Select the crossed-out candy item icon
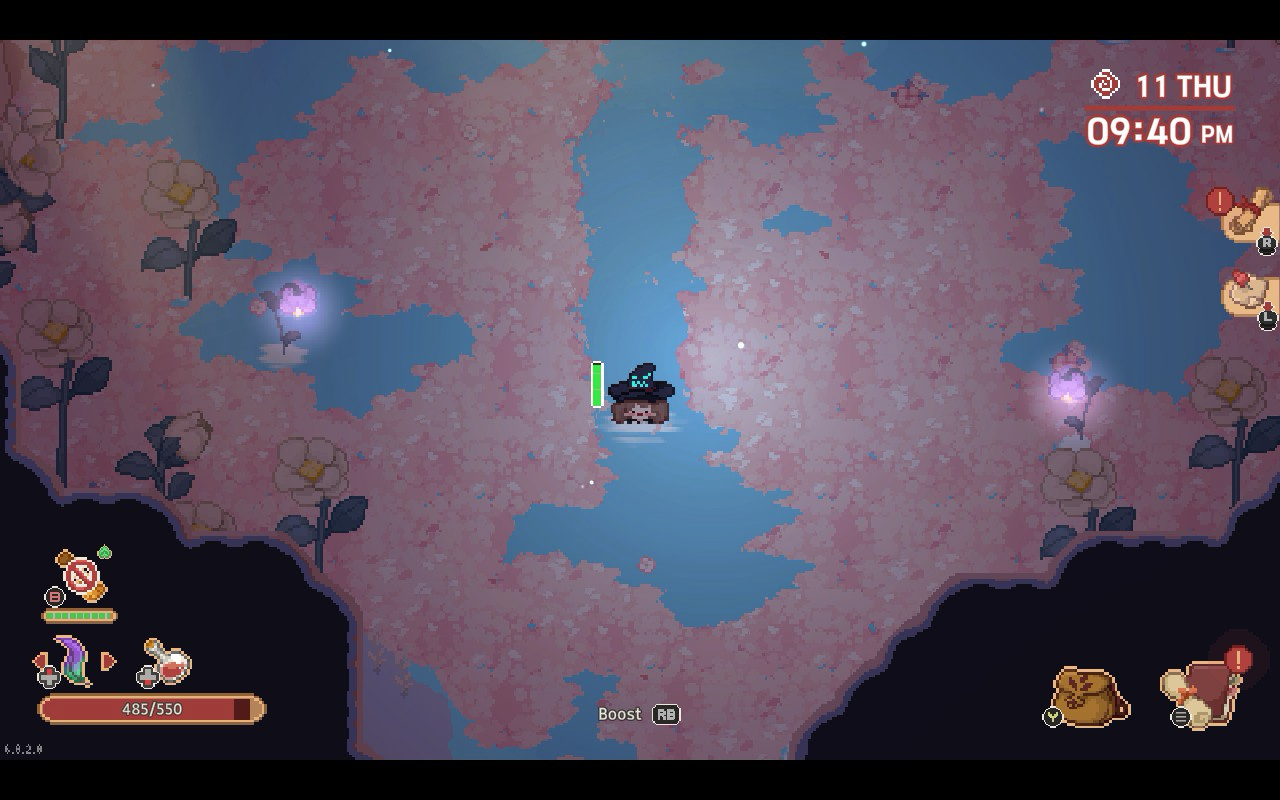 coord(81,575)
